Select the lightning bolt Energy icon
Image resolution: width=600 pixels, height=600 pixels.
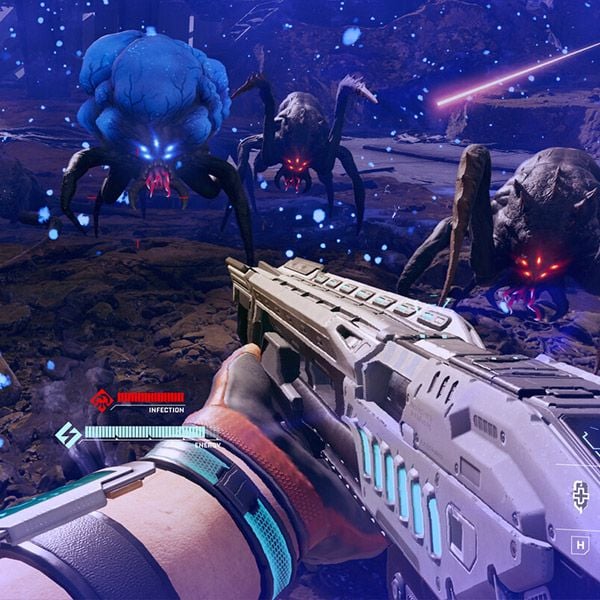[x=68, y=435]
